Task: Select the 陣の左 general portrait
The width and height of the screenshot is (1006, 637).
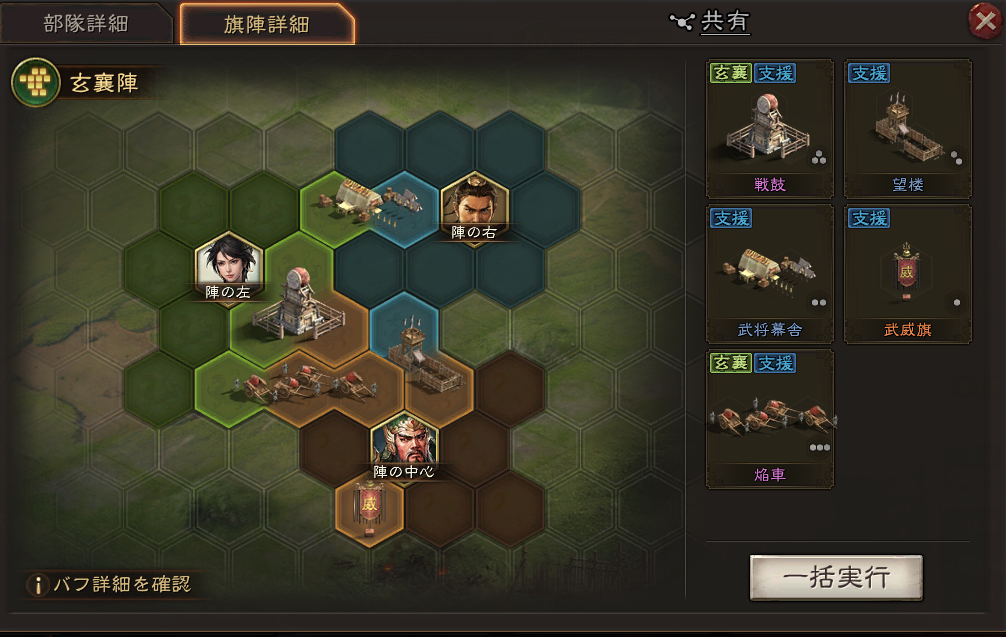Action: point(229,266)
